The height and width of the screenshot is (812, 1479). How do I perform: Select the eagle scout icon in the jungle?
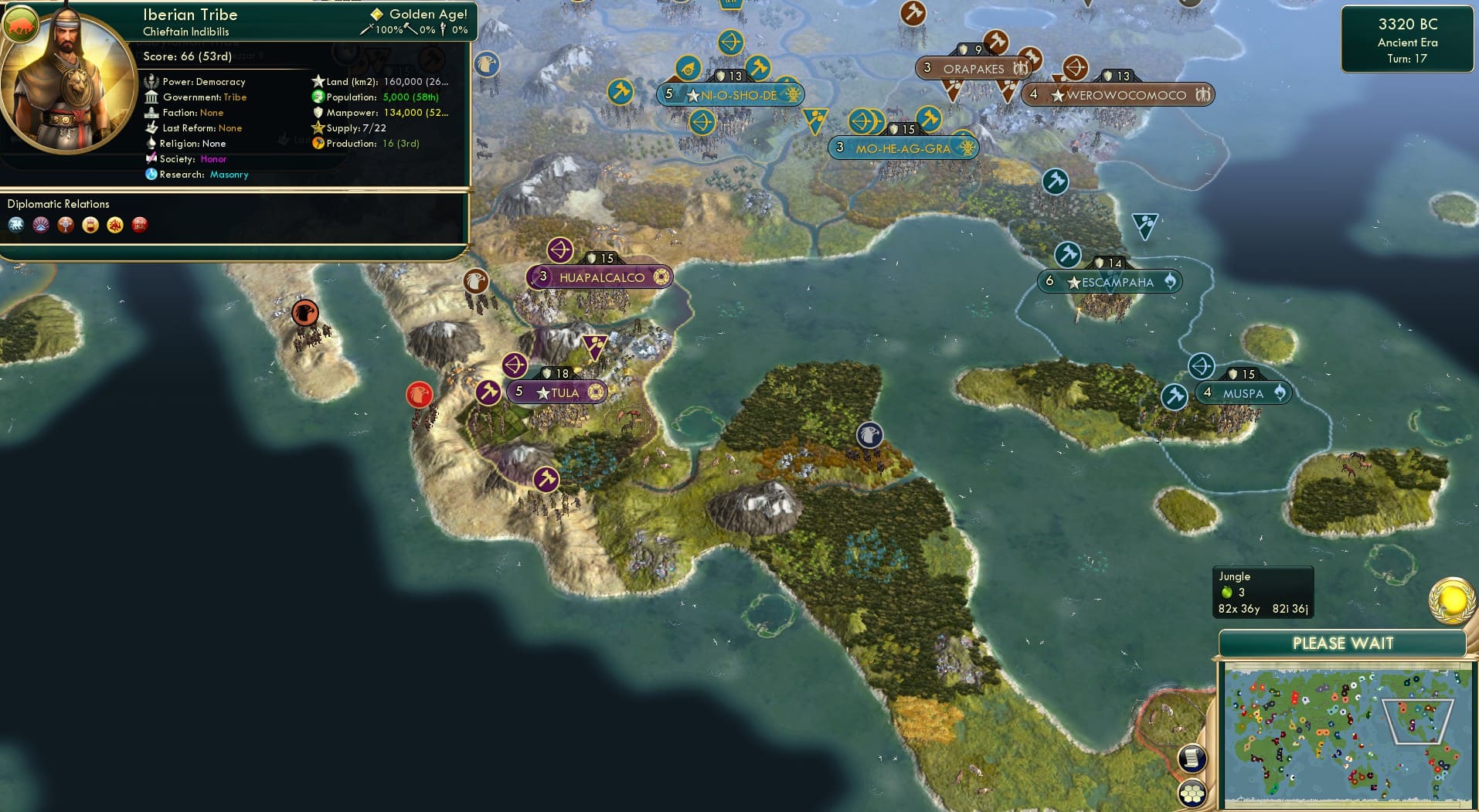[x=869, y=435]
